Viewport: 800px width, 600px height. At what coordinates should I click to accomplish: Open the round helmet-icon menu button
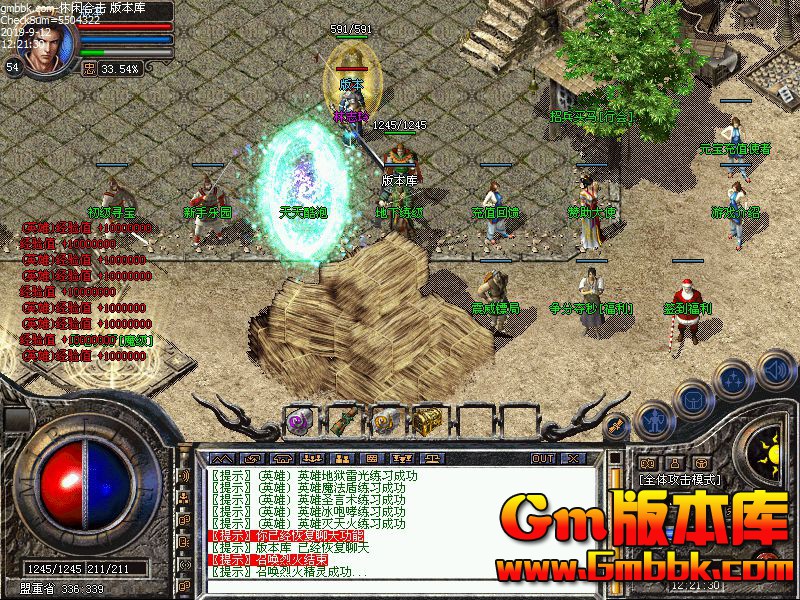pyautogui.click(x=694, y=400)
